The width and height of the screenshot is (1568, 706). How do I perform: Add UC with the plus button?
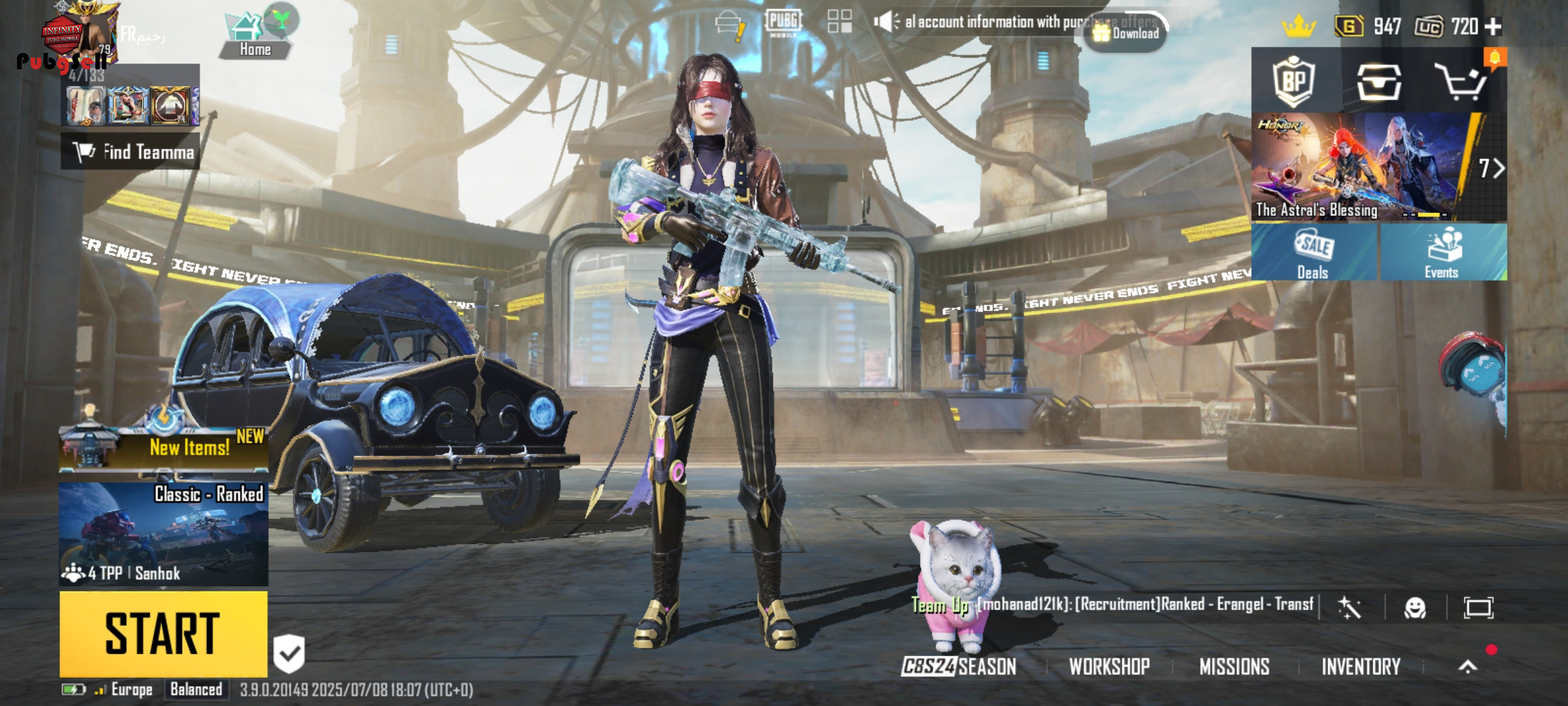[1494, 26]
